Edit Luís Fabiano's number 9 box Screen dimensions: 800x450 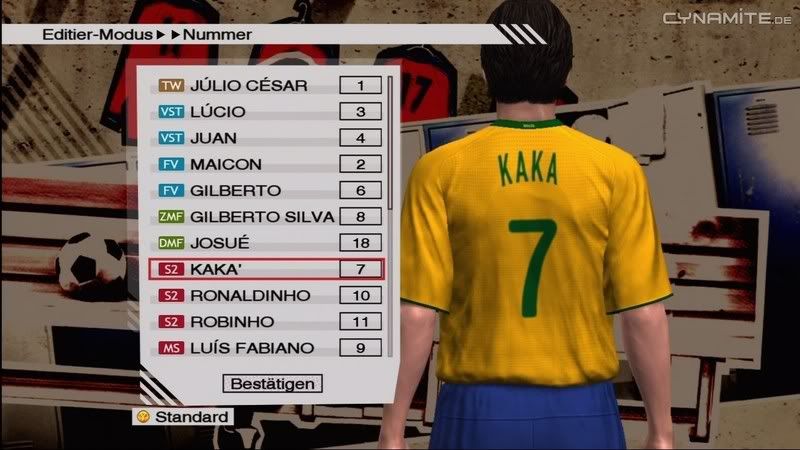(x=360, y=348)
